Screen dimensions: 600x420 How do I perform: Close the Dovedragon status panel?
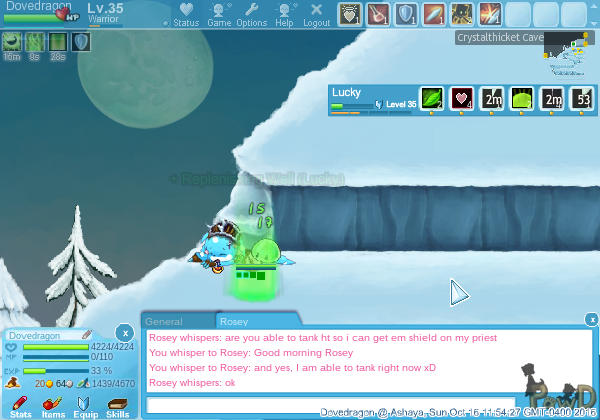[123, 331]
